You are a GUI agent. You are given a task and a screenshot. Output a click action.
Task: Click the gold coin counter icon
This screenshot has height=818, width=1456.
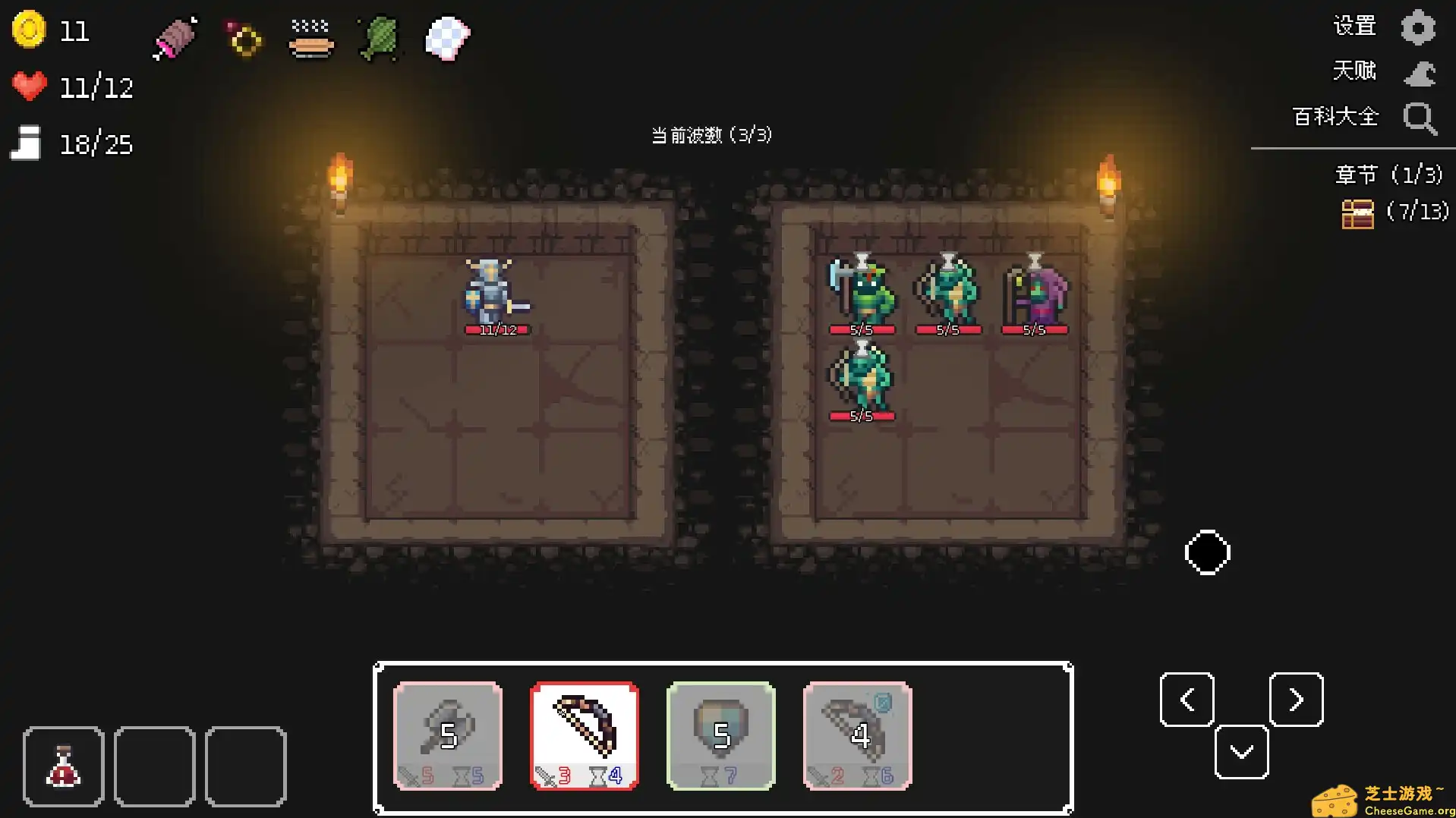click(29, 30)
